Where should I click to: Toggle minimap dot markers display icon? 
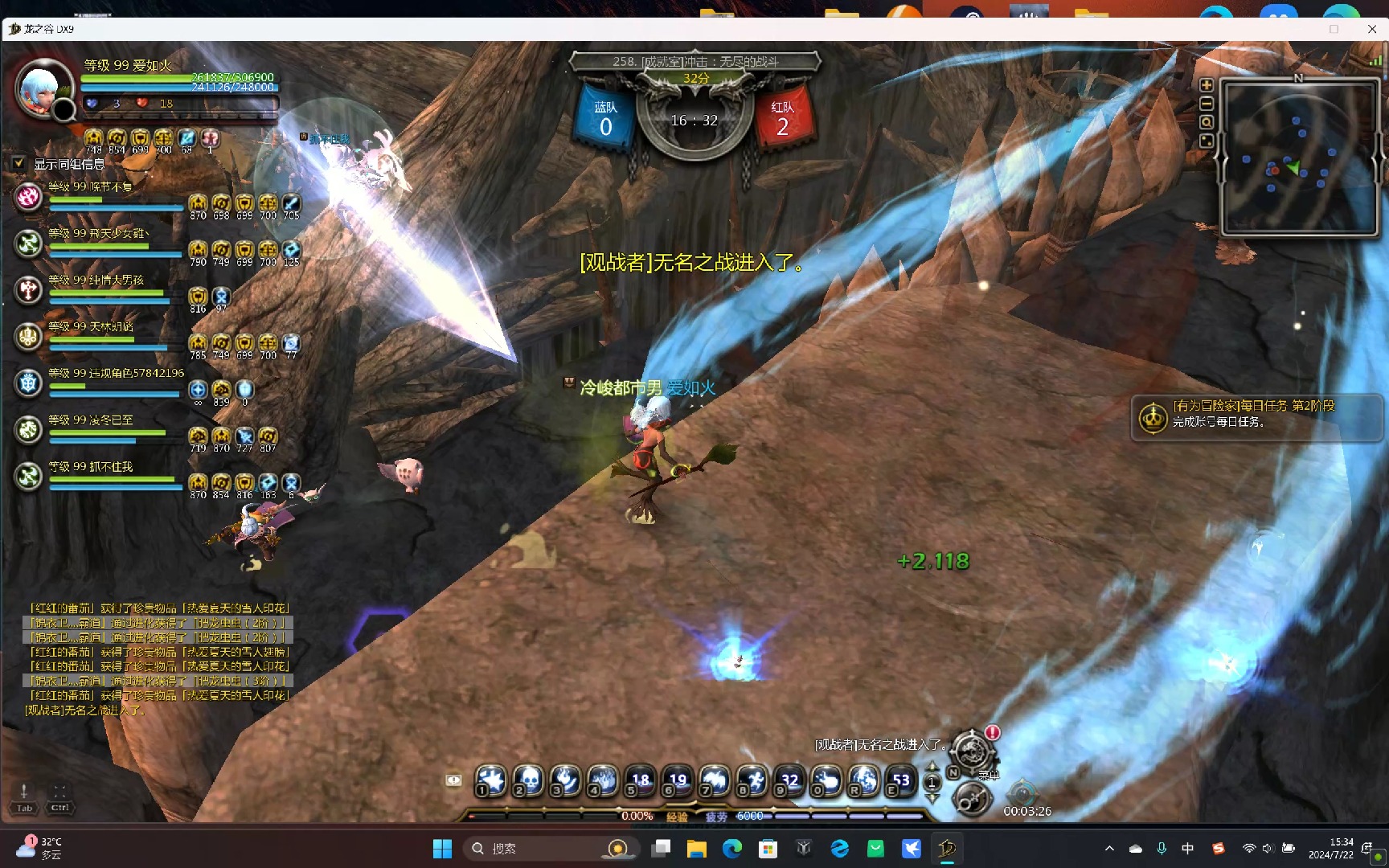1207,140
